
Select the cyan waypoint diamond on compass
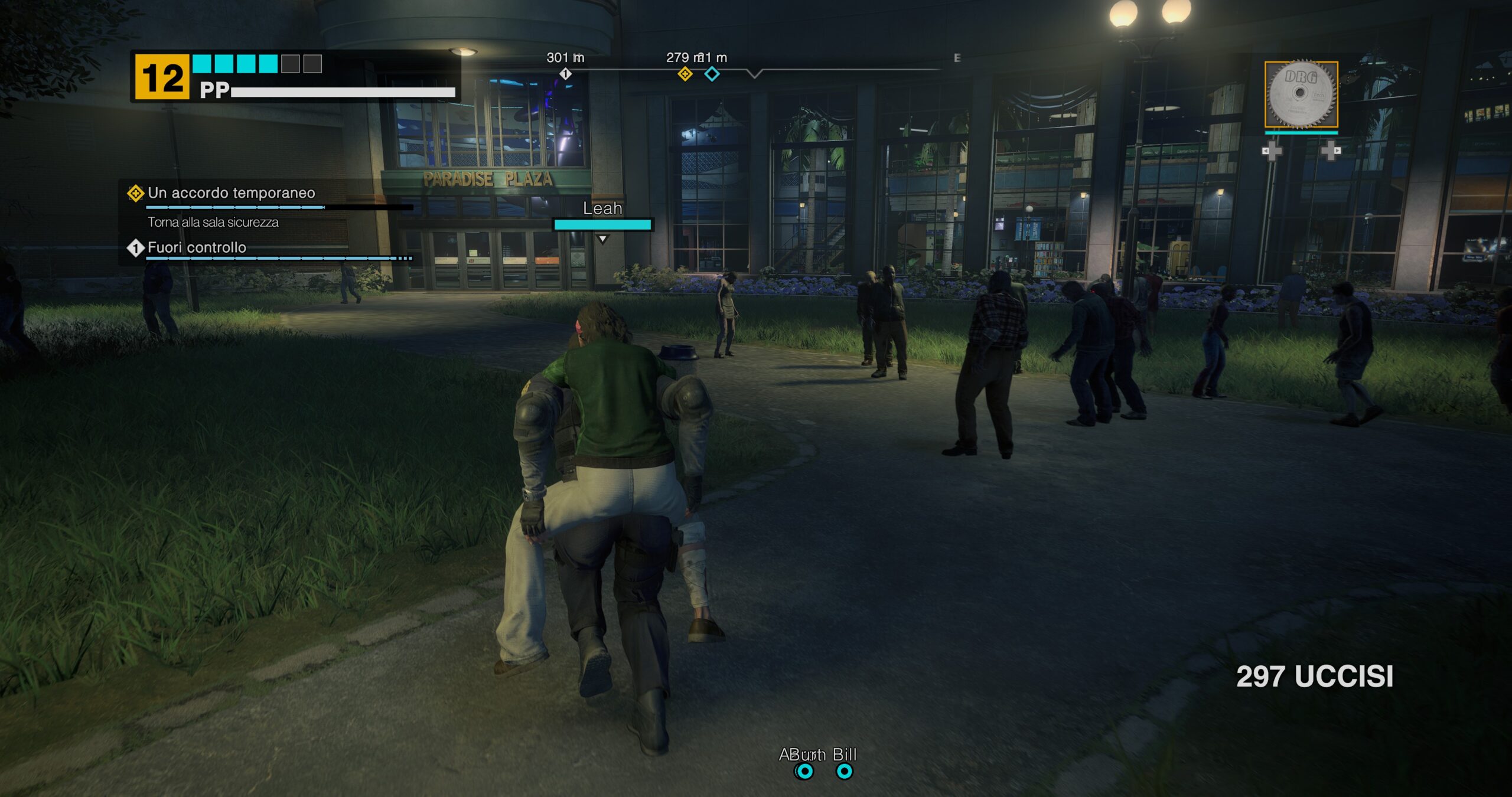click(713, 74)
